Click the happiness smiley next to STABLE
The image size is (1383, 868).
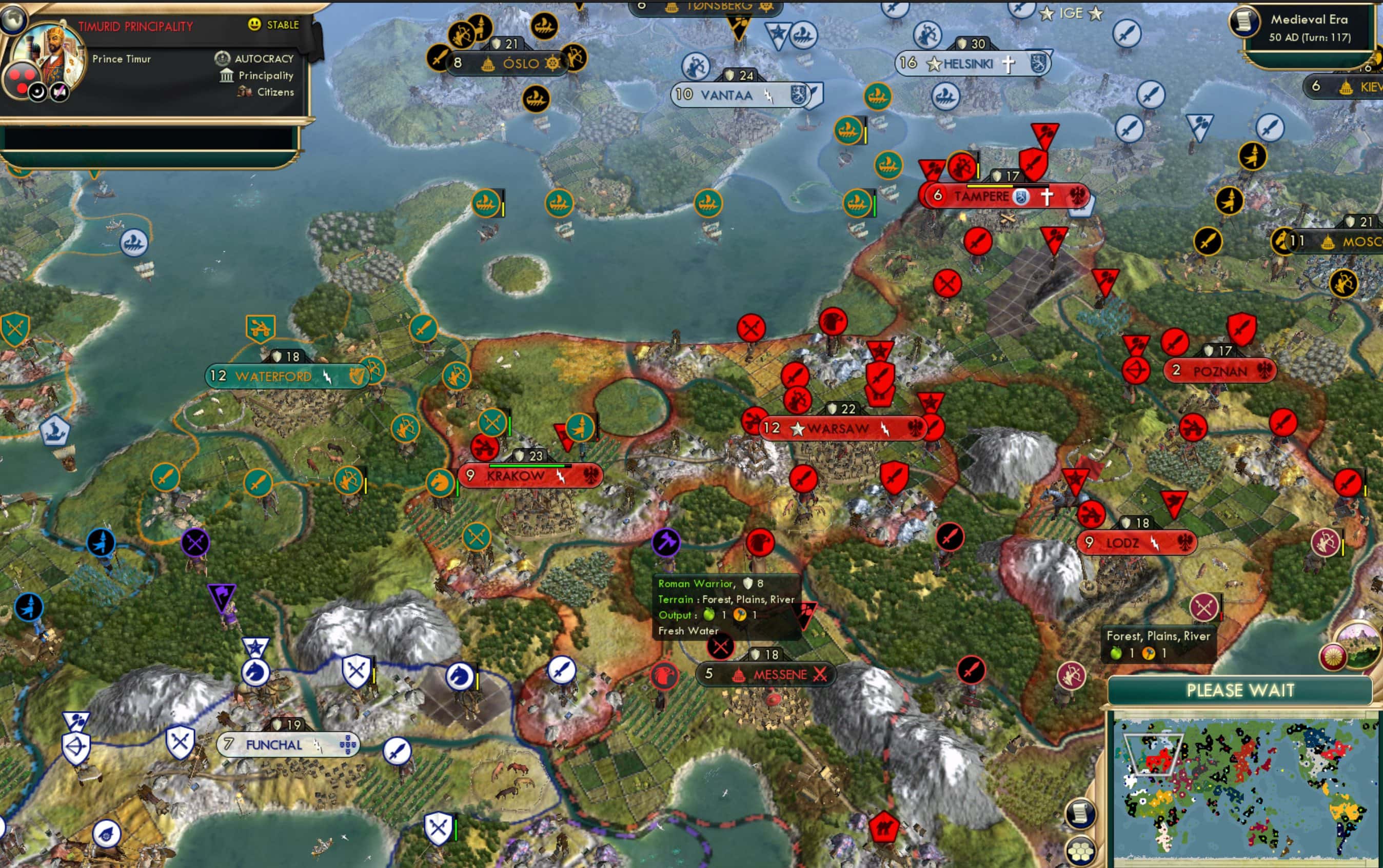click(x=254, y=25)
